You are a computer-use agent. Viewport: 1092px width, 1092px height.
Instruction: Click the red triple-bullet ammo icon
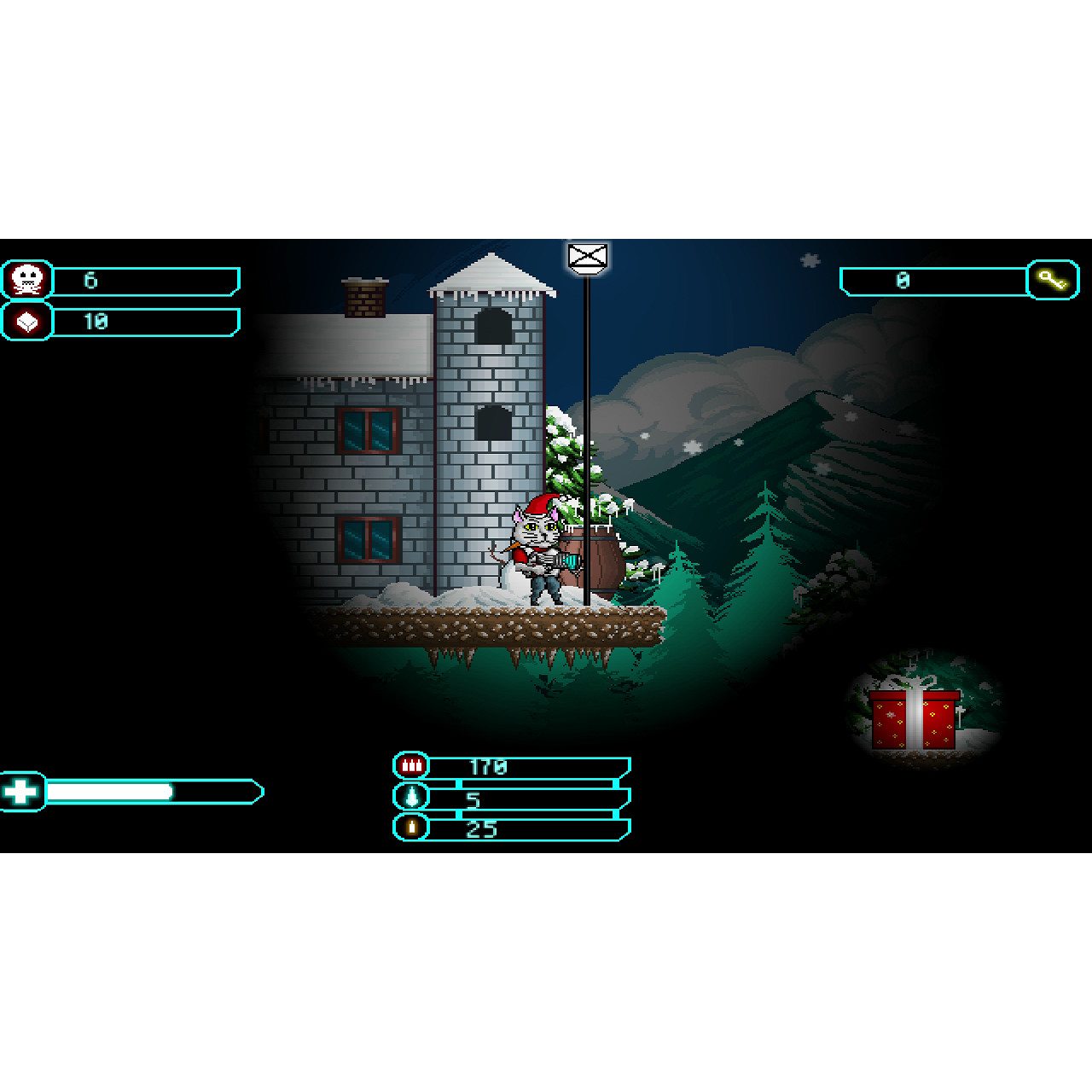coord(410,765)
